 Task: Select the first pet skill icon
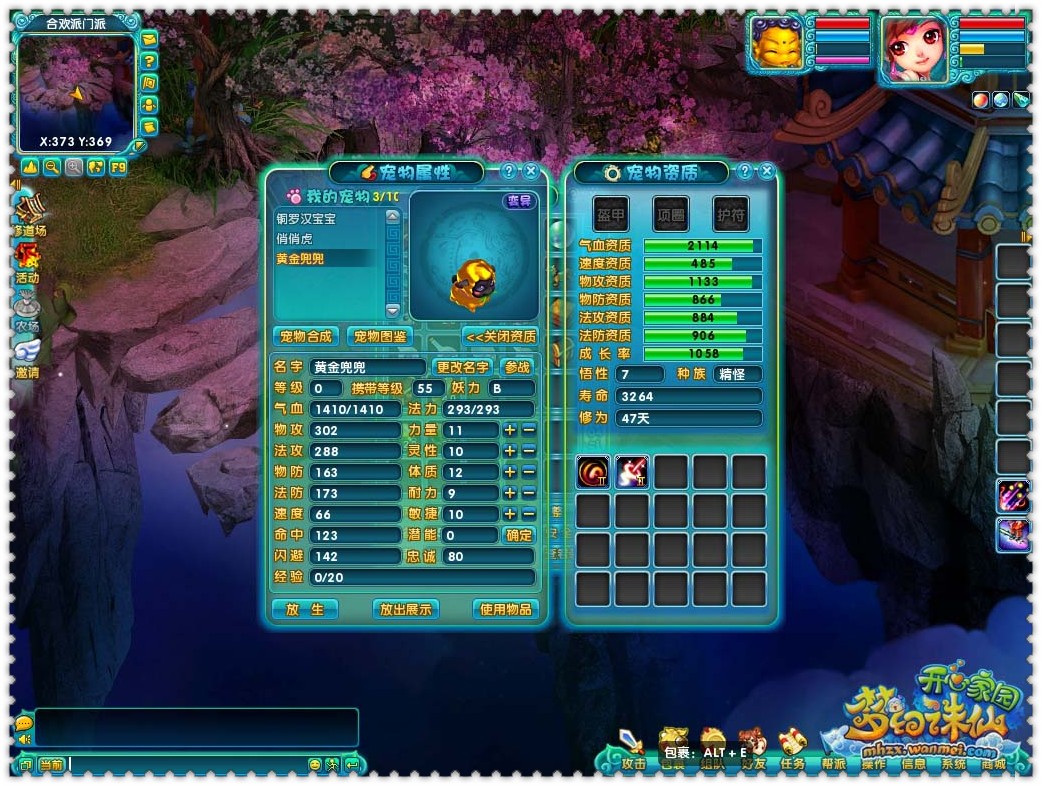tap(593, 472)
